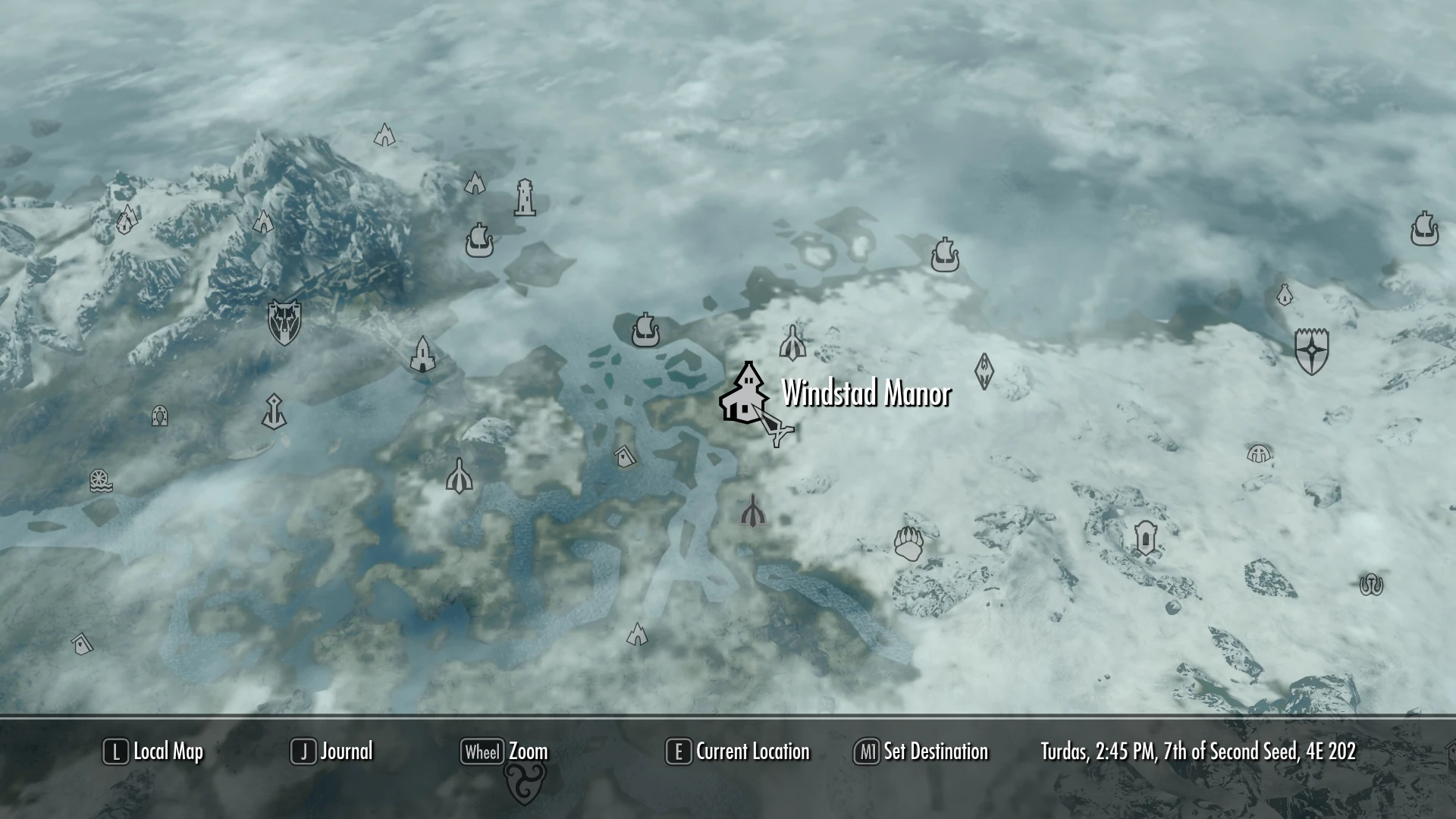This screenshot has width=1456, height=819.
Task: Select the bear-claw cave marker south of Windstad
Action: click(907, 544)
